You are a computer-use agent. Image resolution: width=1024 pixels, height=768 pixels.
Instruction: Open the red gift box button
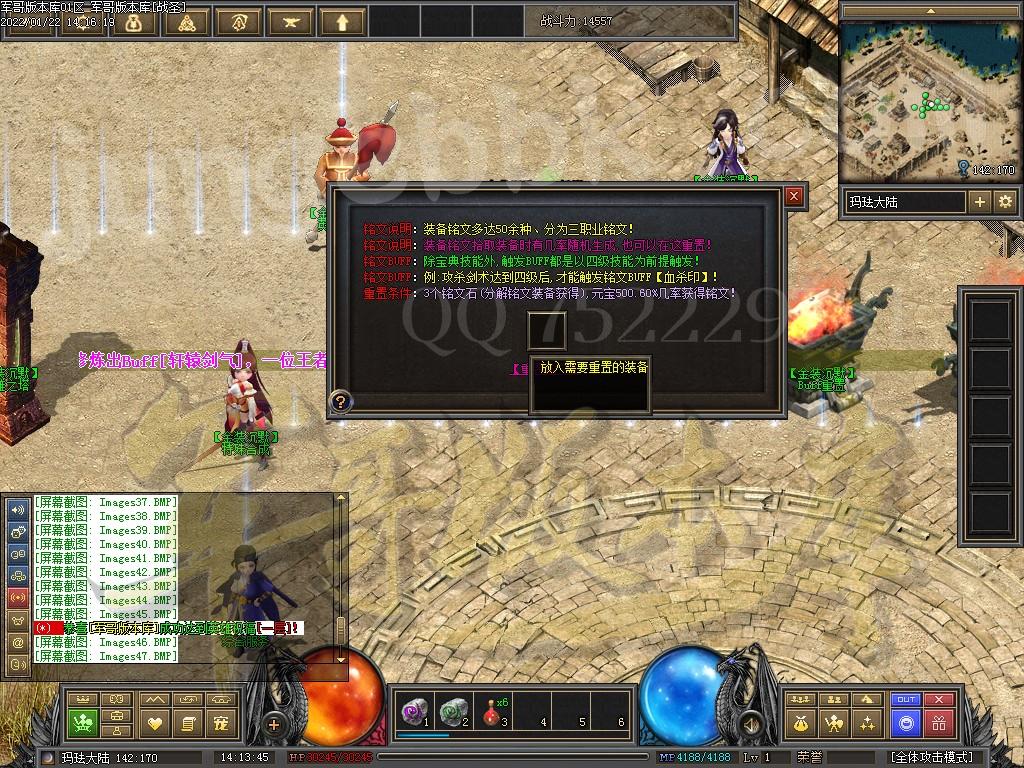(x=938, y=722)
